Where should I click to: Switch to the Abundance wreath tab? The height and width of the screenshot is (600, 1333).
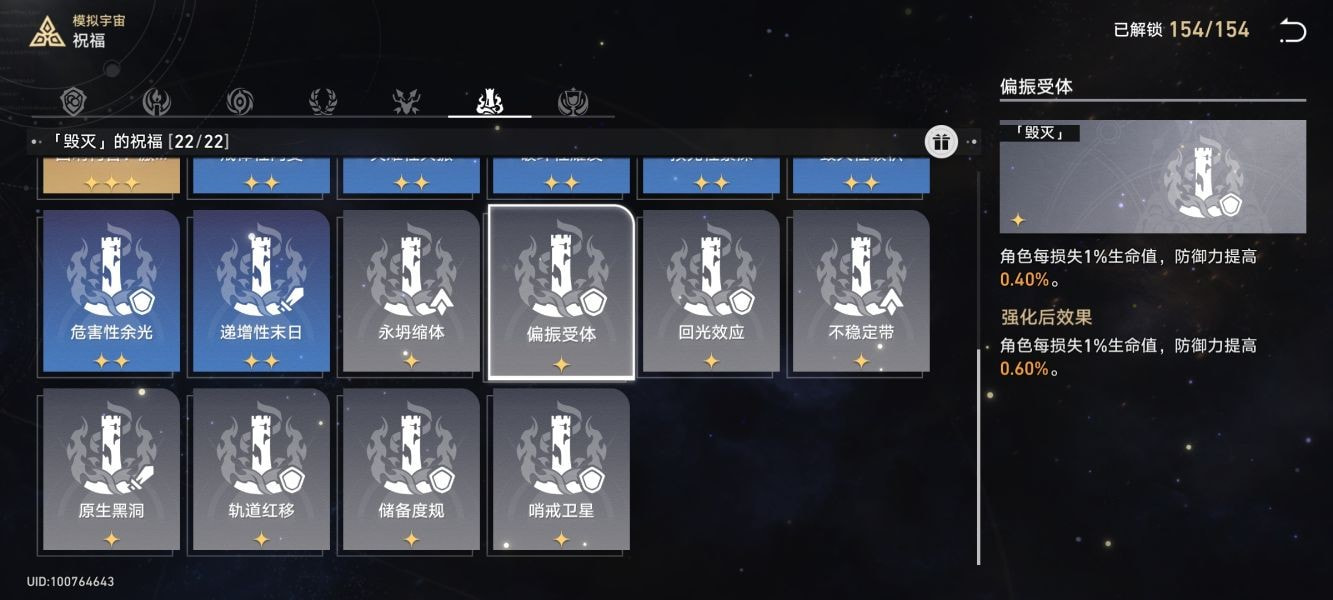[x=323, y=101]
